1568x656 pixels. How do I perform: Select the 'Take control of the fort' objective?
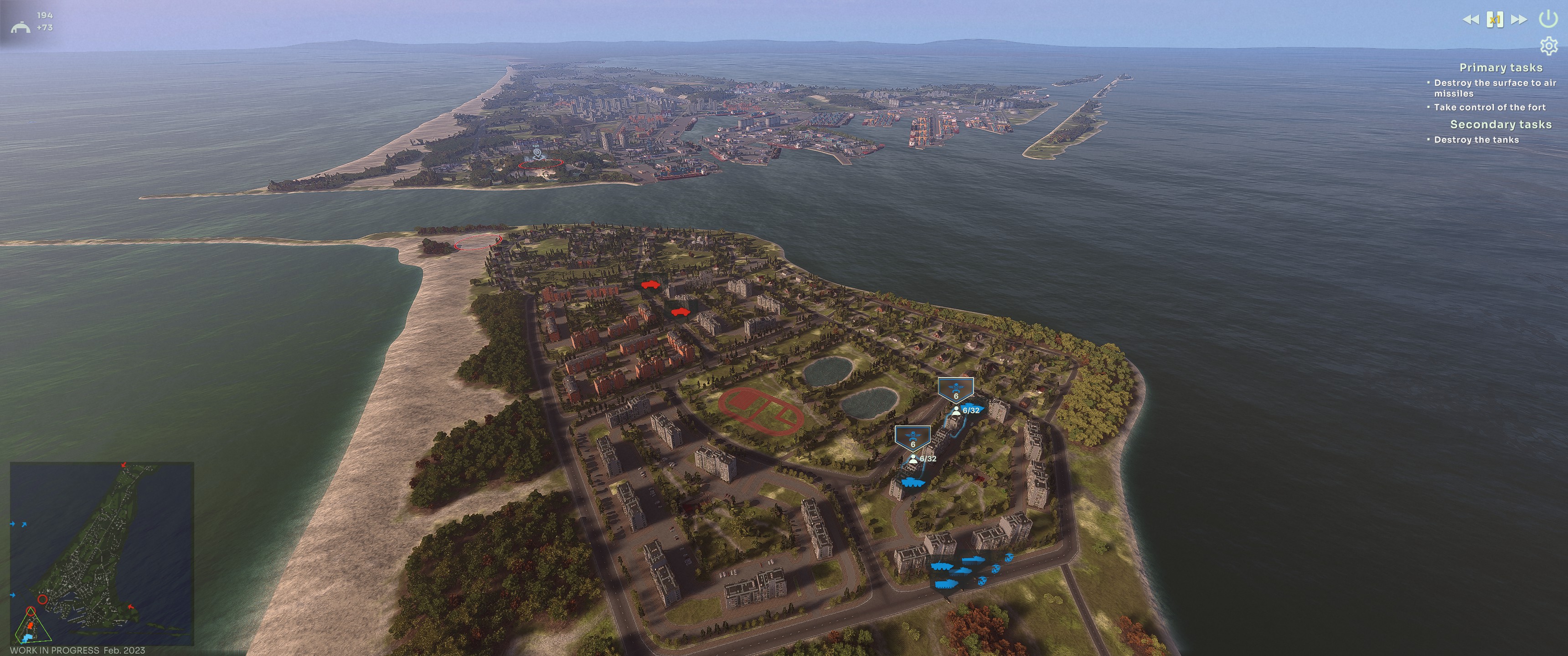(1489, 108)
